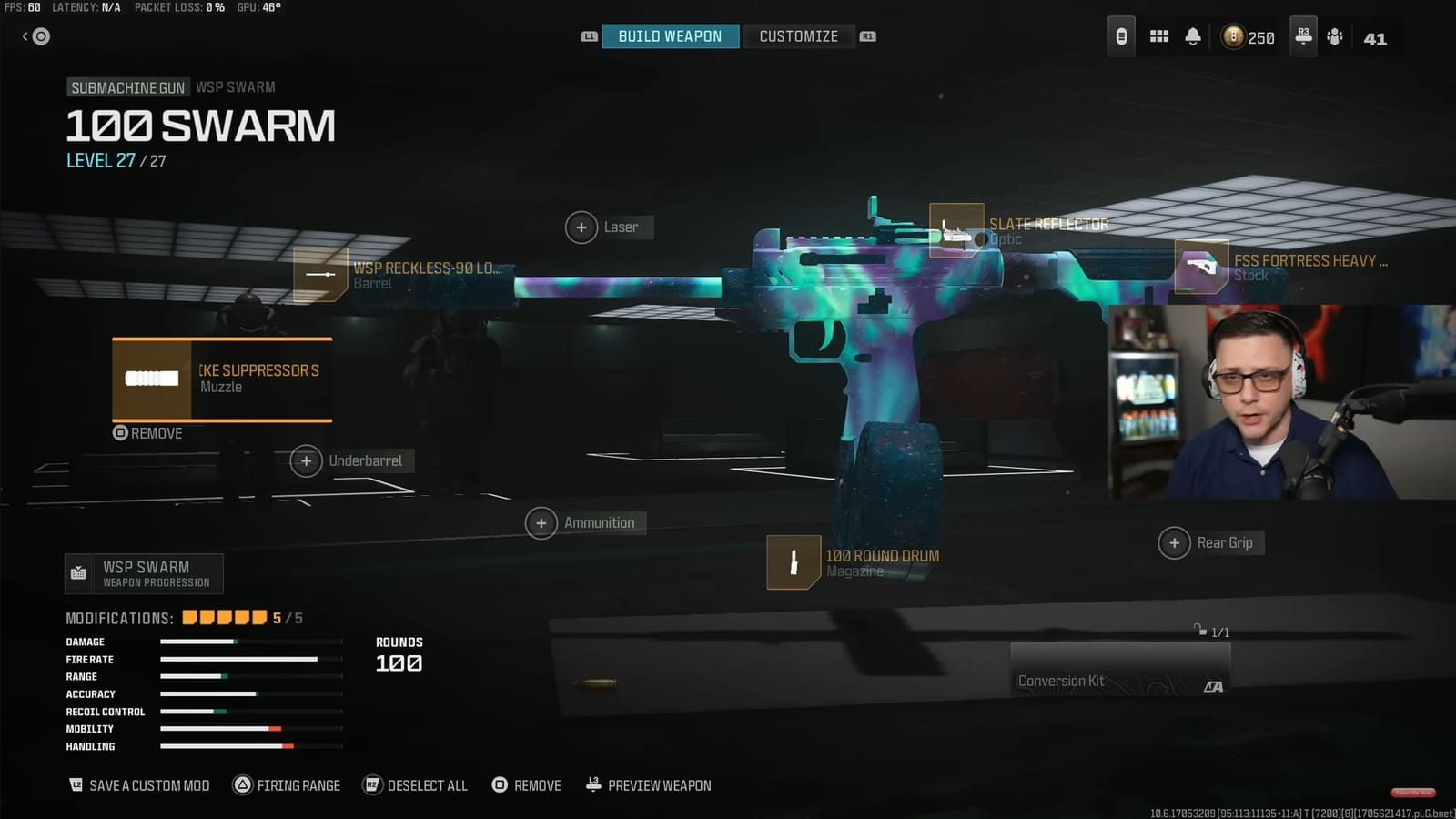Open the WSP Reckless-90 barrel slot icon
The height and width of the screenshot is (819, 1456).
pos(318,274)
